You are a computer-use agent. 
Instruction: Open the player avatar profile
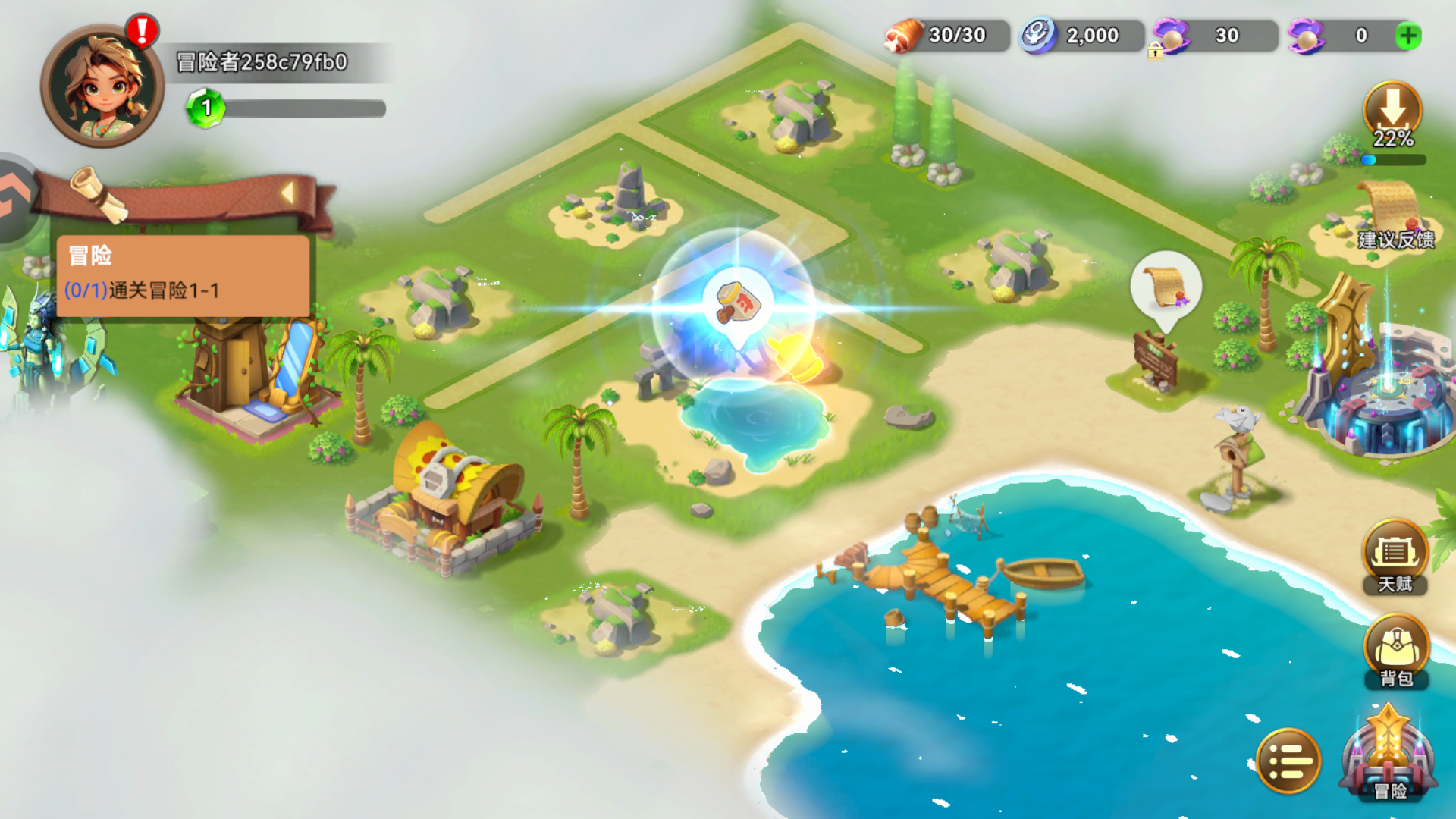[x=102, y=86]
